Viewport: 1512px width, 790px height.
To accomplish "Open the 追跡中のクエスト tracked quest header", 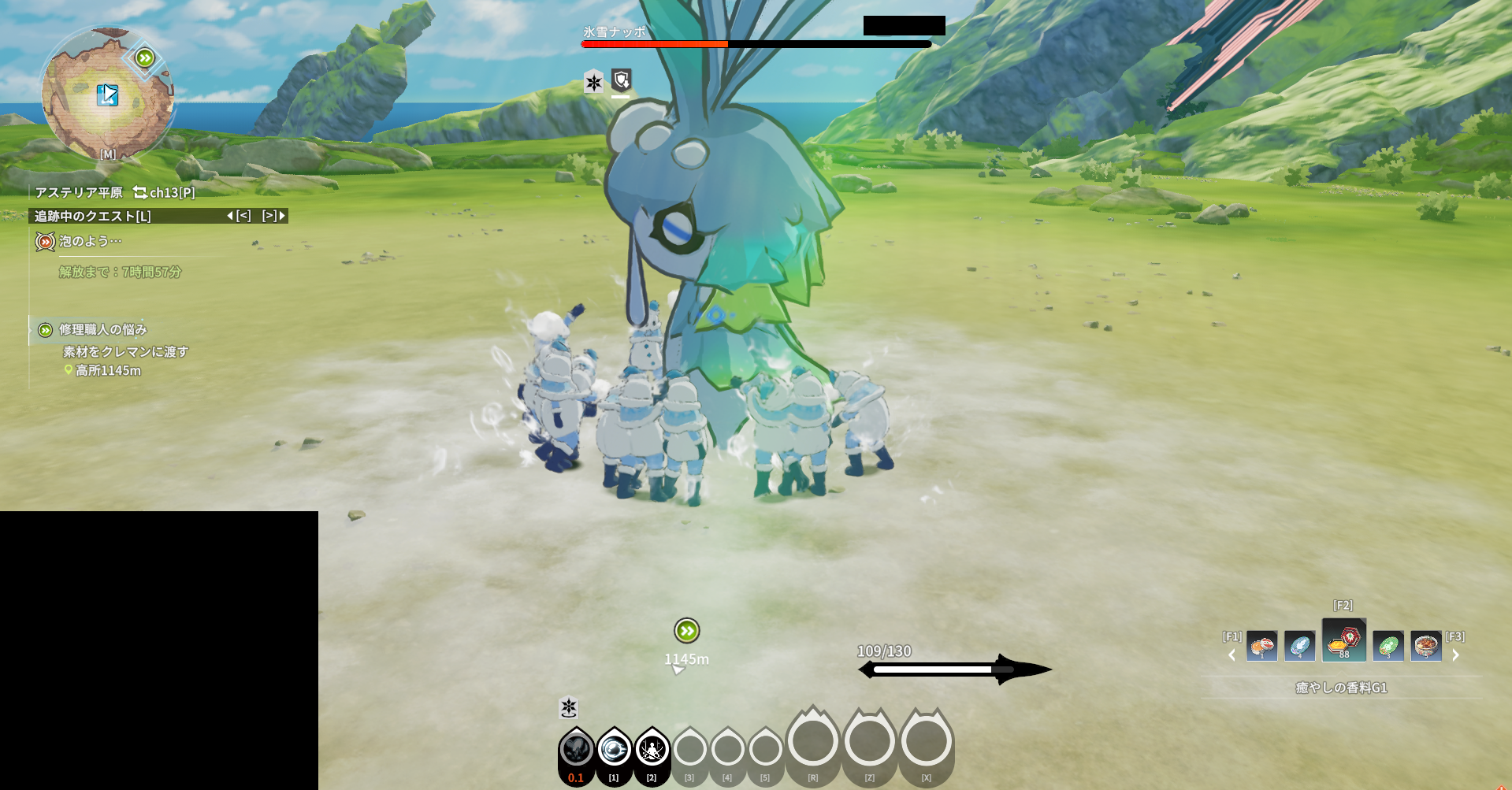I will [93, 216].
